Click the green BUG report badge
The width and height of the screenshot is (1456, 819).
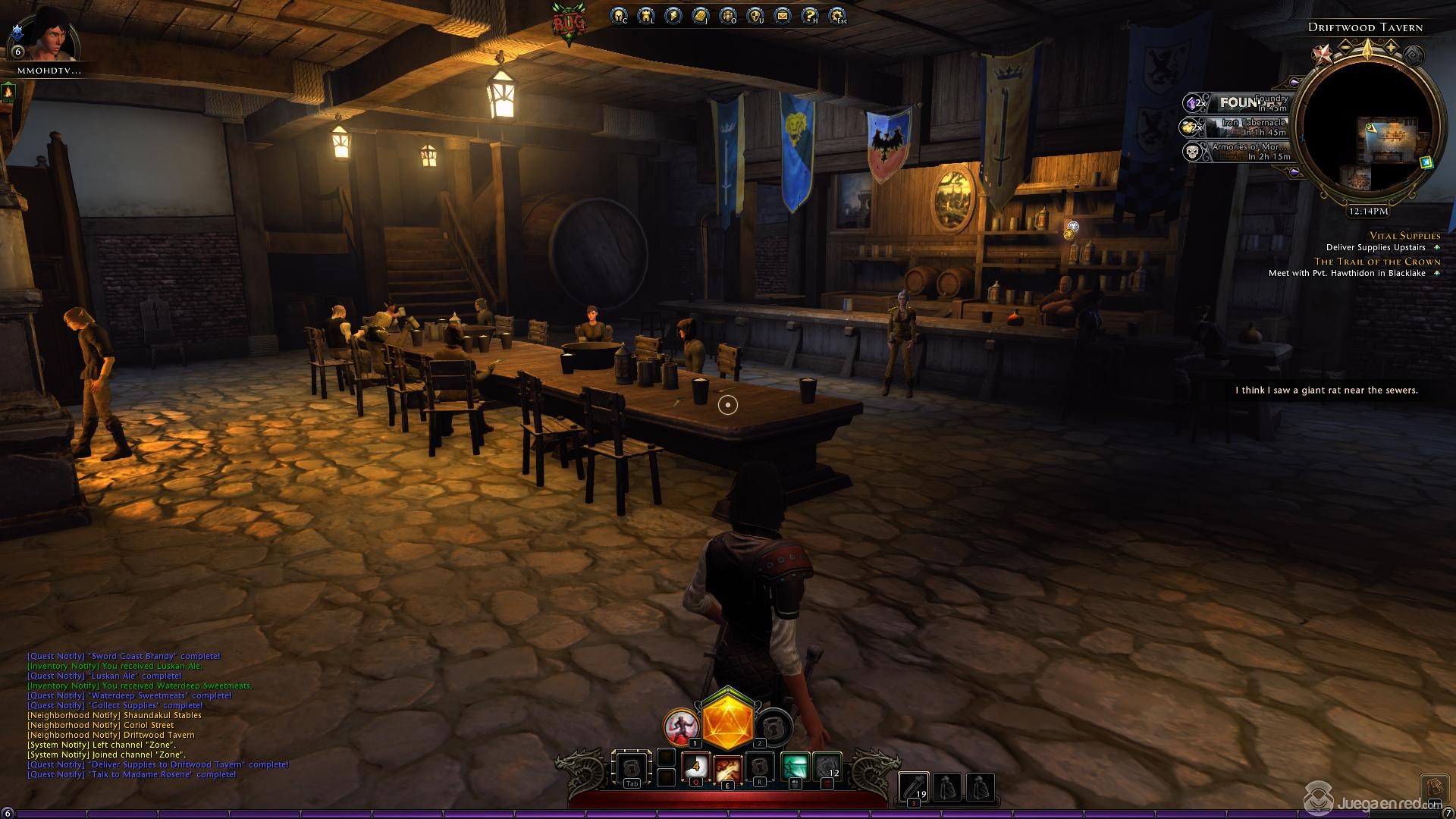(569, 24)
